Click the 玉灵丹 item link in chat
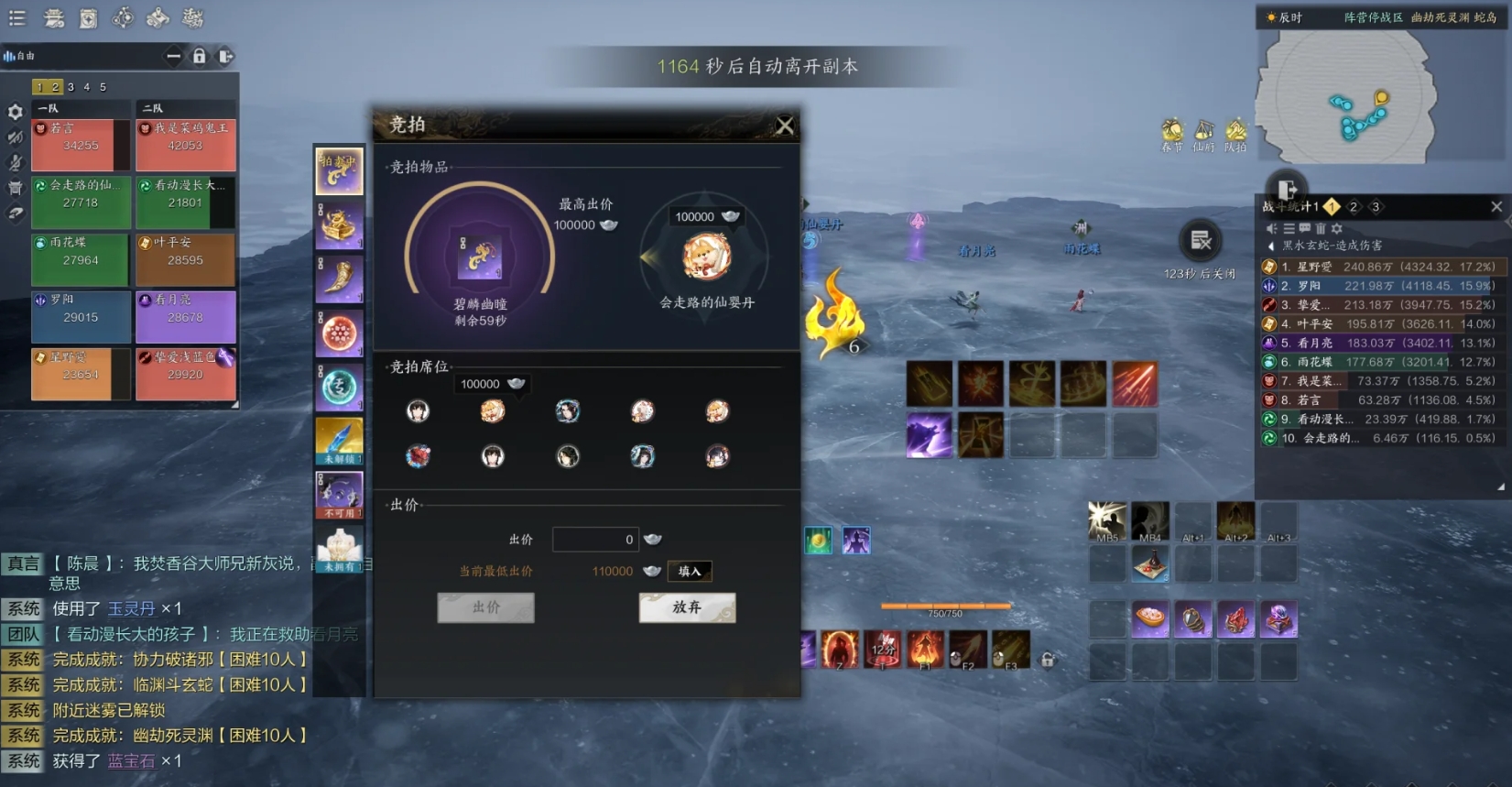 [x=131, y=608]
